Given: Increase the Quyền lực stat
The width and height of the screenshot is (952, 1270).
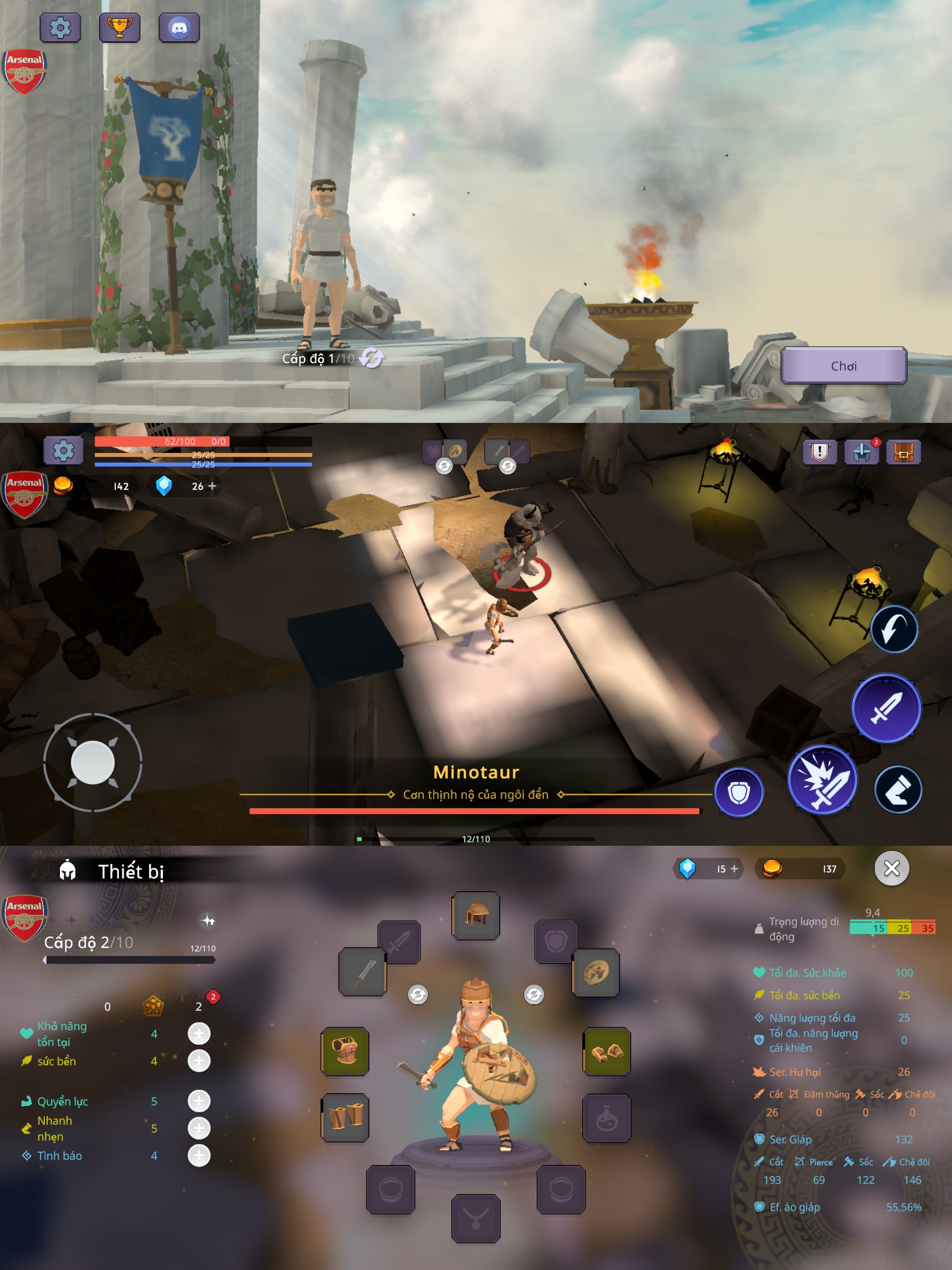Looking at the screenshot, I should tap(199, 1101).
